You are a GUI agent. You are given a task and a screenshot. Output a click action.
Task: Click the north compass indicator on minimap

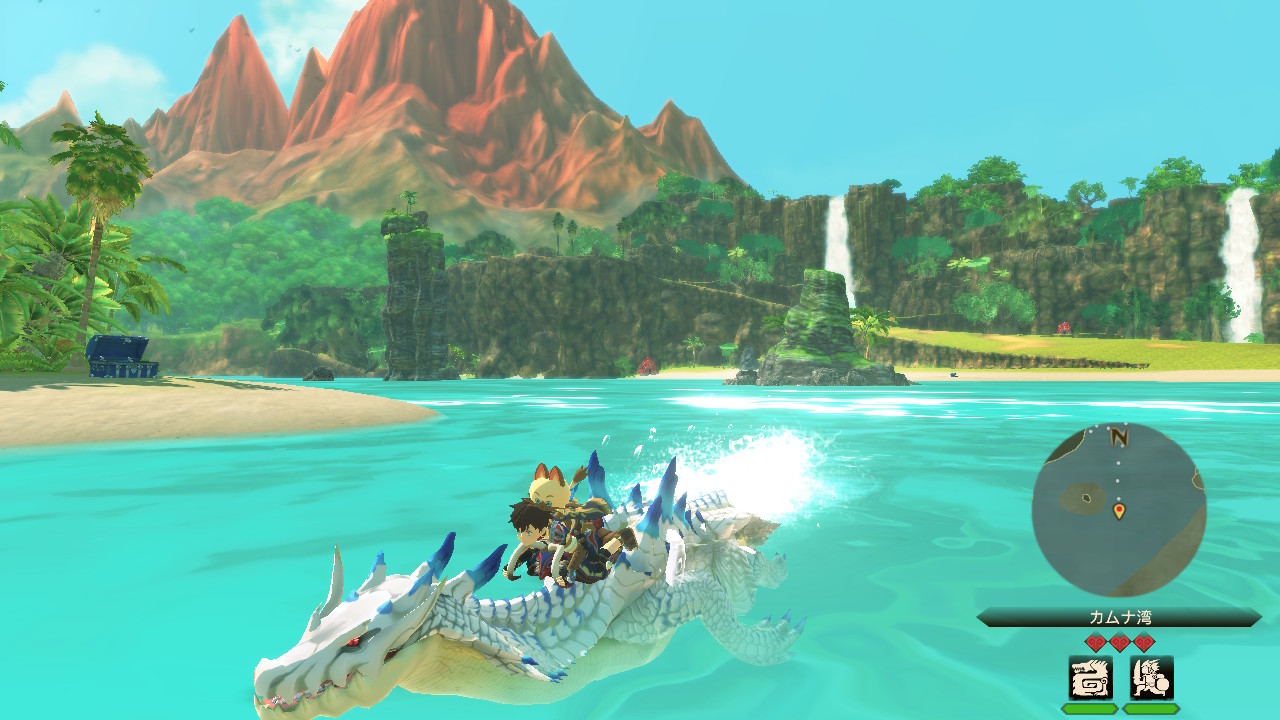point(1119,436)
